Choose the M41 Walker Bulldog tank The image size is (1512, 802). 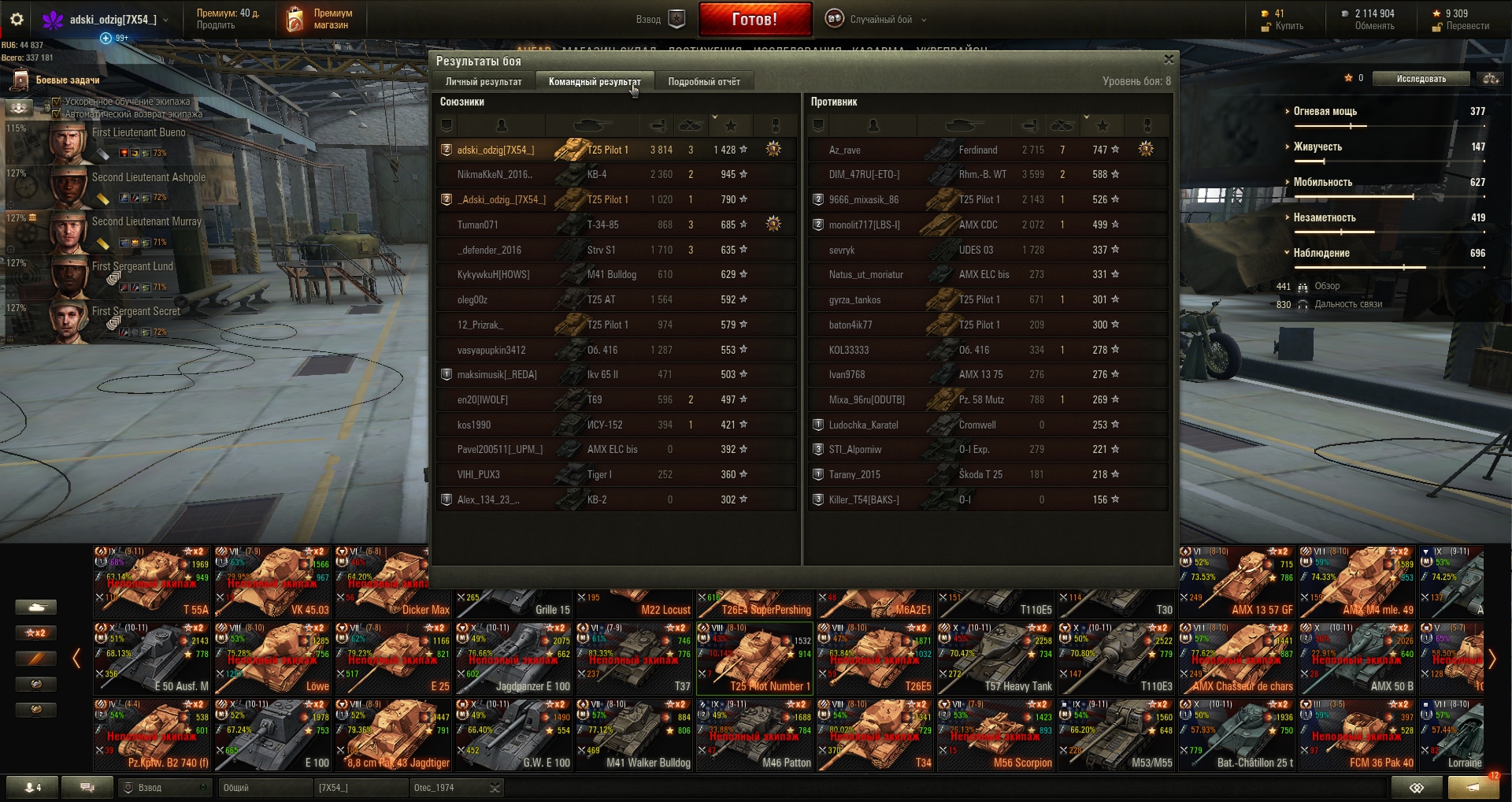click(x=635, y=734)
